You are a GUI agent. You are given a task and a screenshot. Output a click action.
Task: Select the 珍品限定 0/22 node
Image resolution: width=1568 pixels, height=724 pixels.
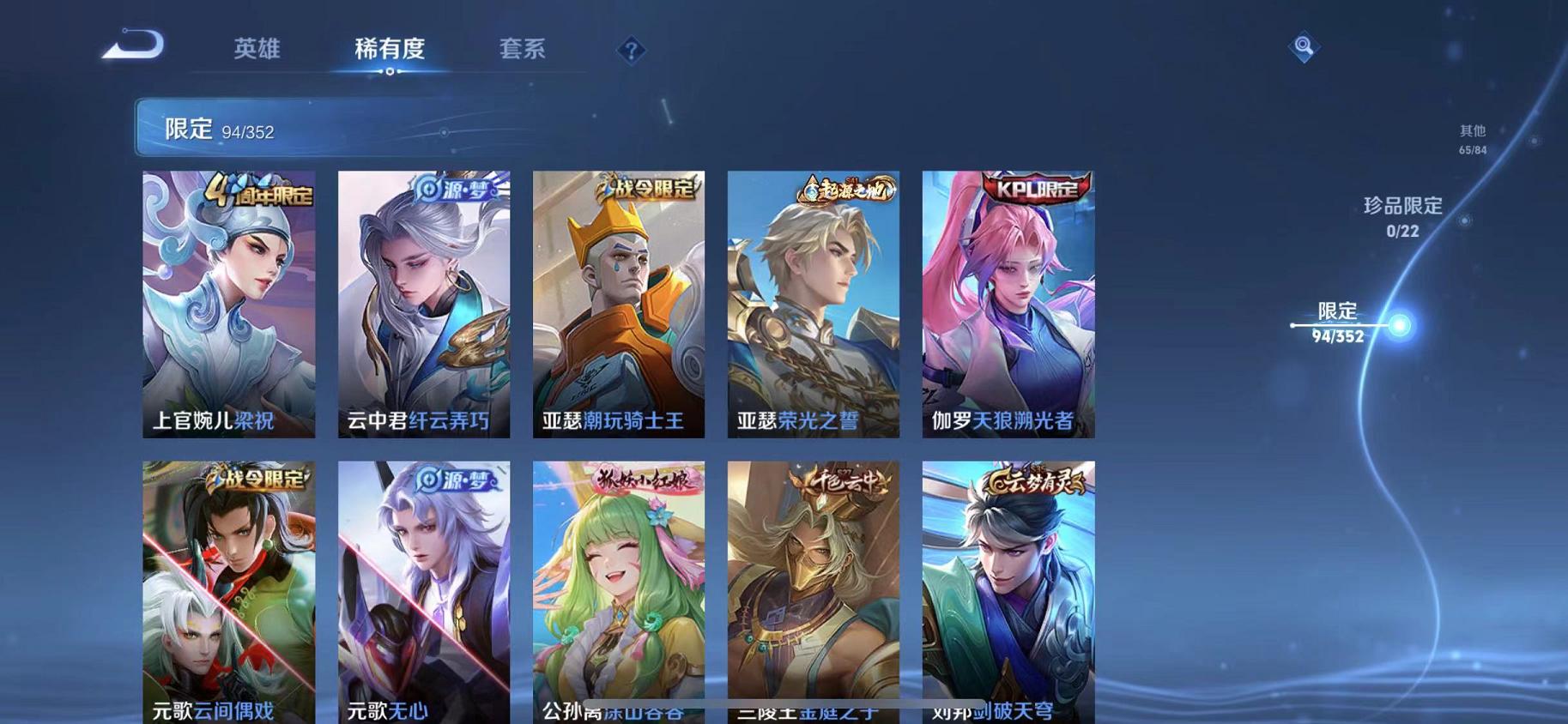(1404, 214)
